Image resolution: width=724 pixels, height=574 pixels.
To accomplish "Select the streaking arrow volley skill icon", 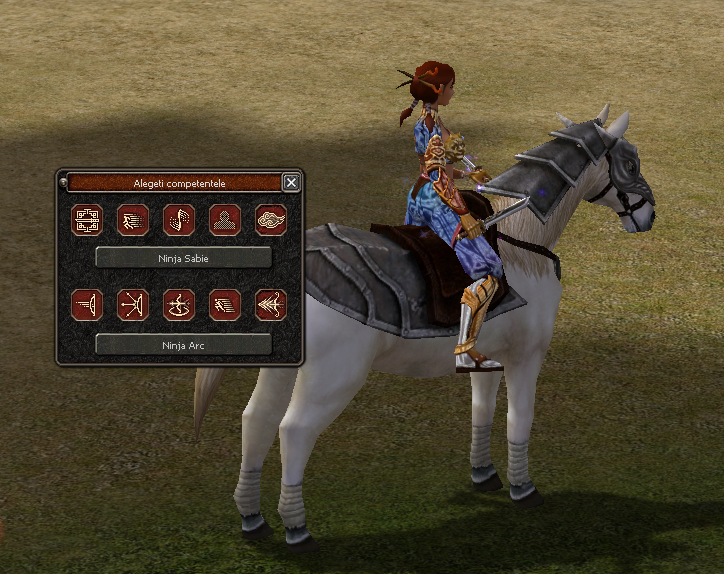I will (225, 305).
